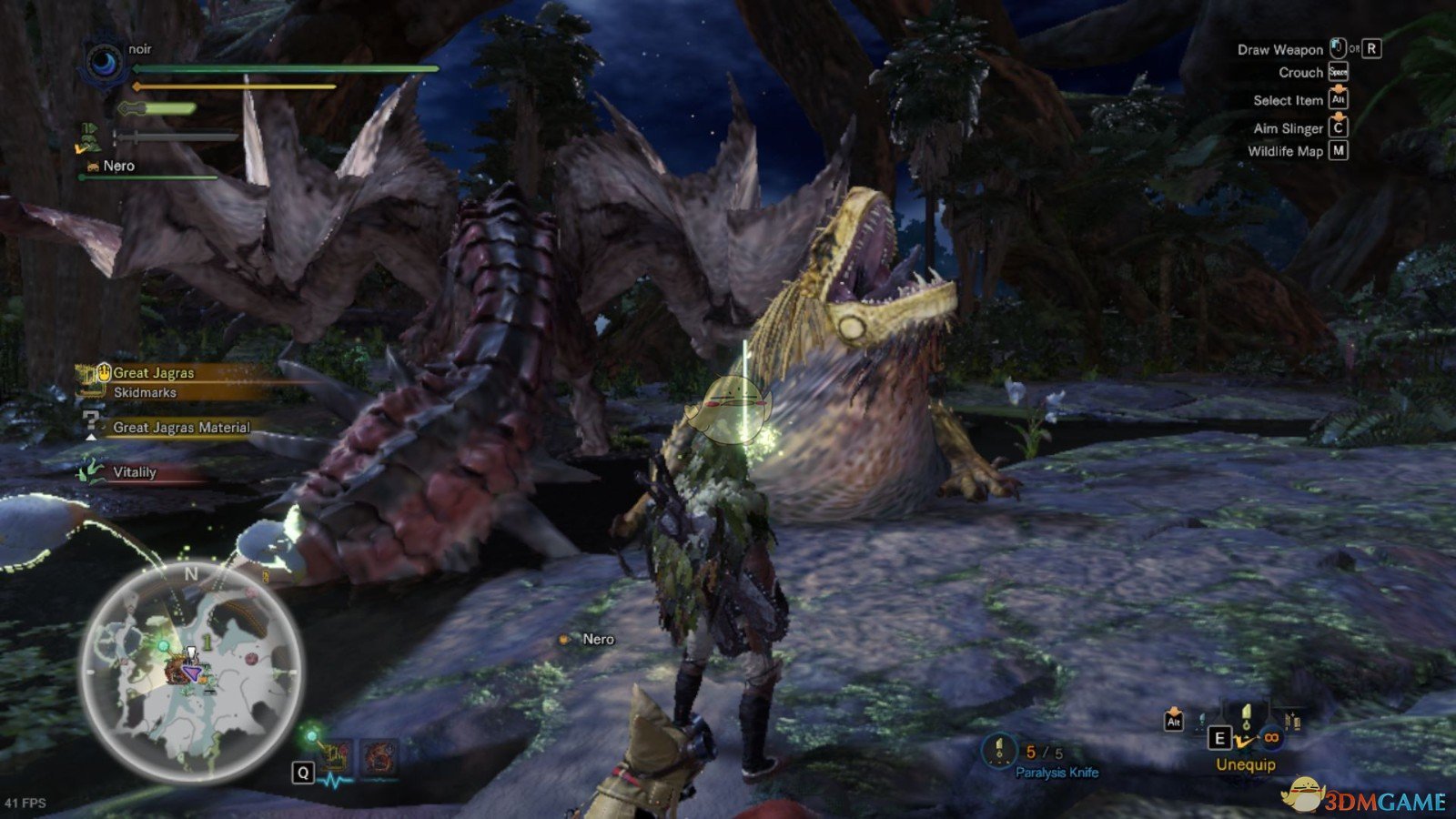
Task: Click the mantle icon below the sharpness gauge
Action: [90, 136]
